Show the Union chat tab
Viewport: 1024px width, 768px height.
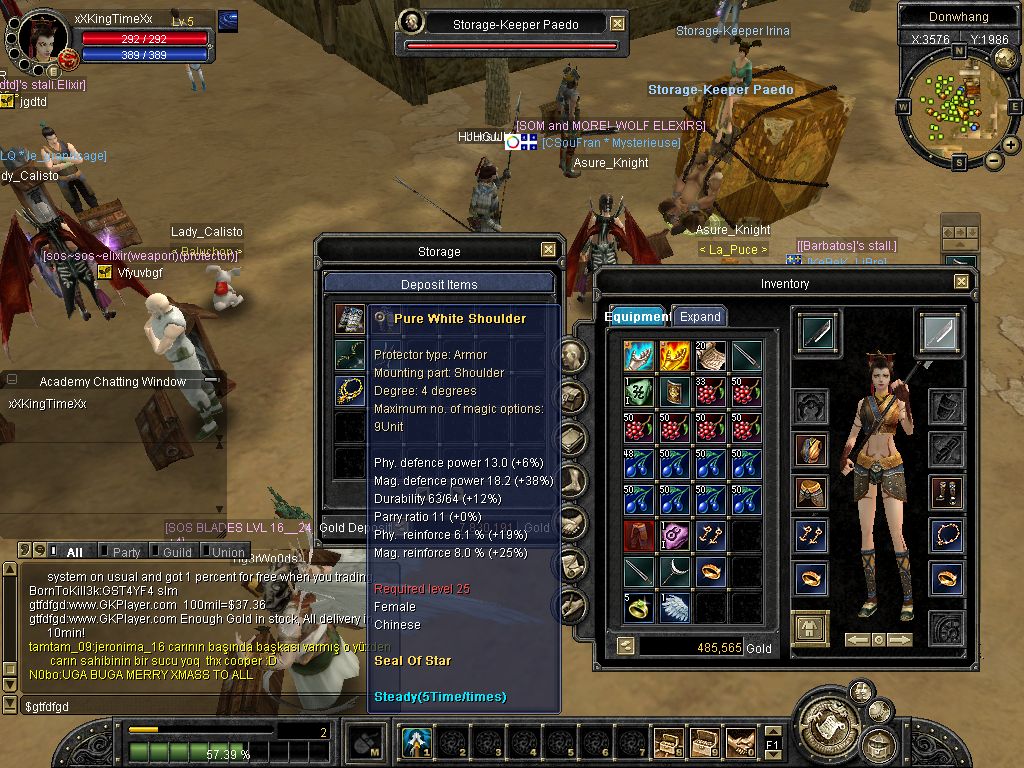pos(227,552)
